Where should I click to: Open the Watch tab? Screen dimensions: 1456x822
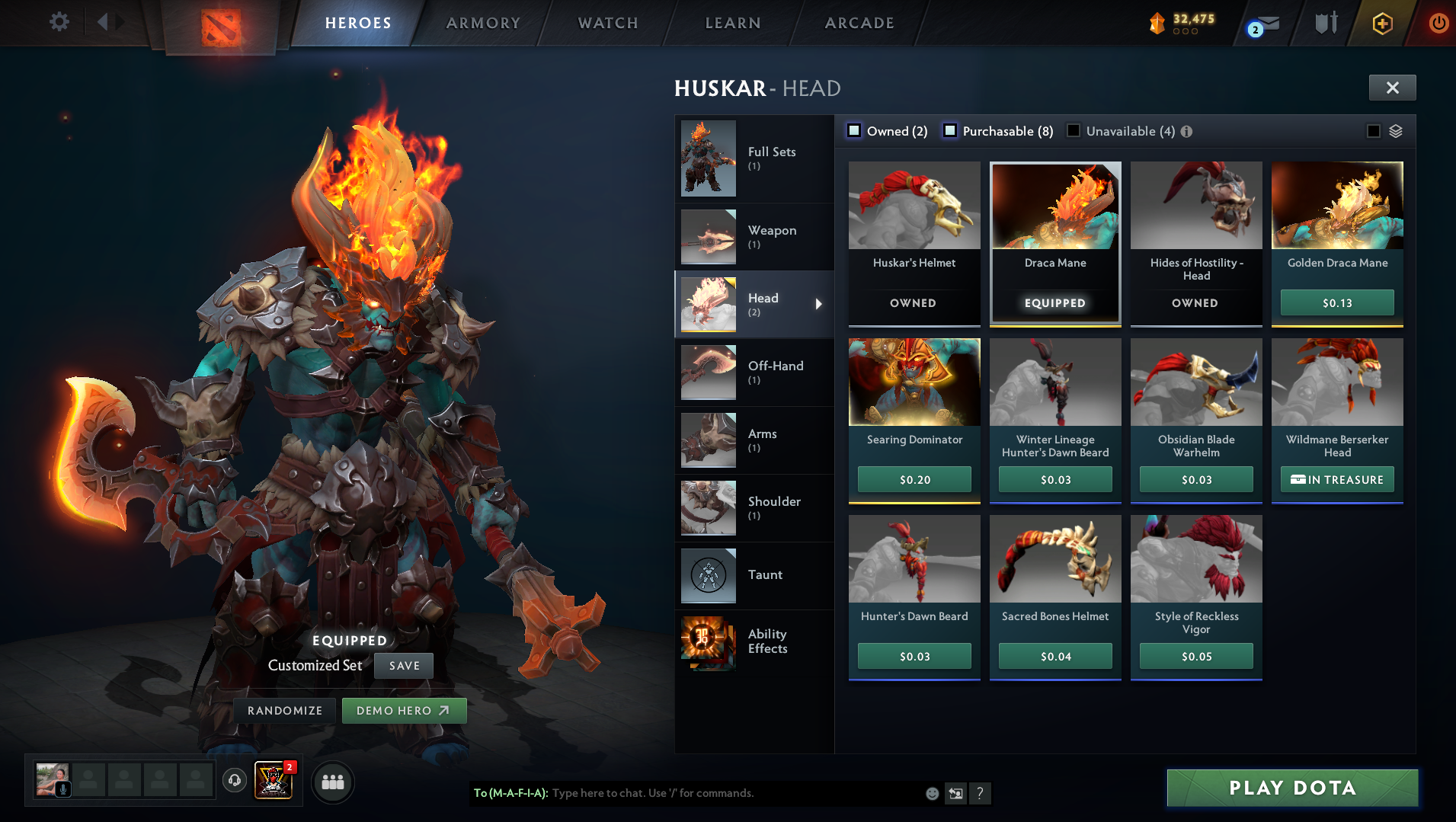tap(608, 23)
